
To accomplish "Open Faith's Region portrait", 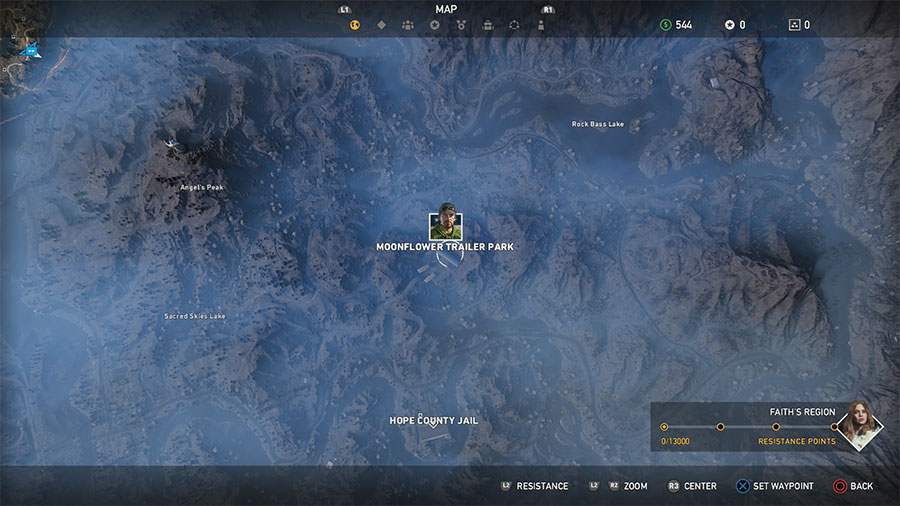I will coord(858,425).
